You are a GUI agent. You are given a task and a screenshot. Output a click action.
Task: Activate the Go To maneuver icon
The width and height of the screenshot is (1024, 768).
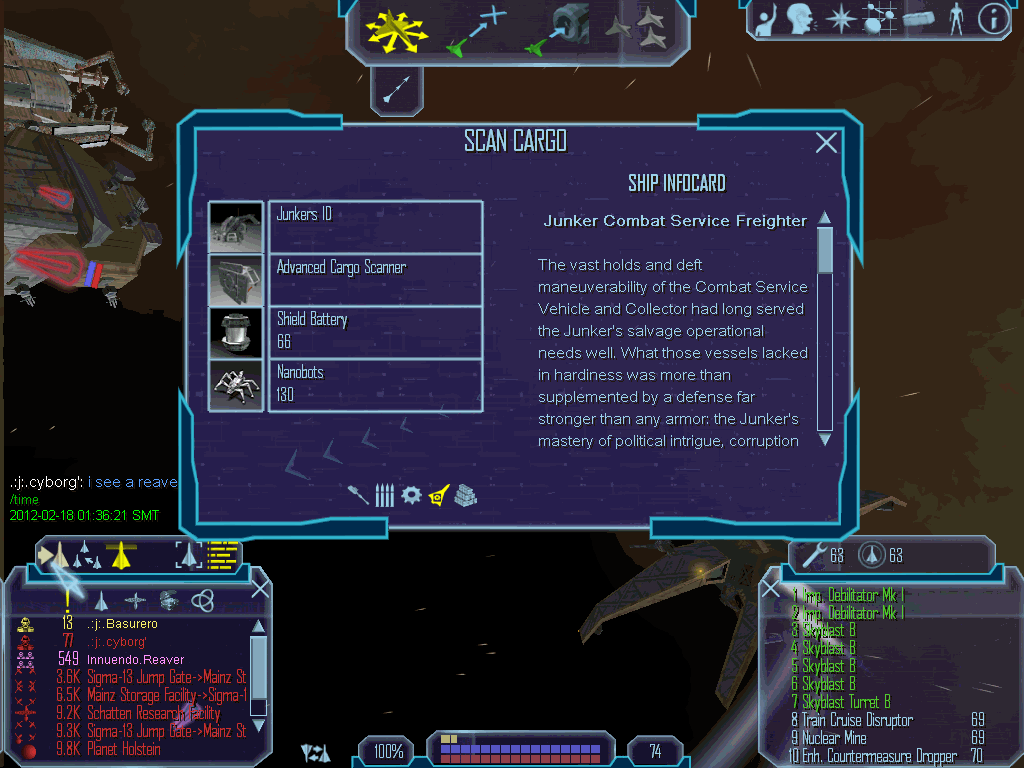coord(478,30)
